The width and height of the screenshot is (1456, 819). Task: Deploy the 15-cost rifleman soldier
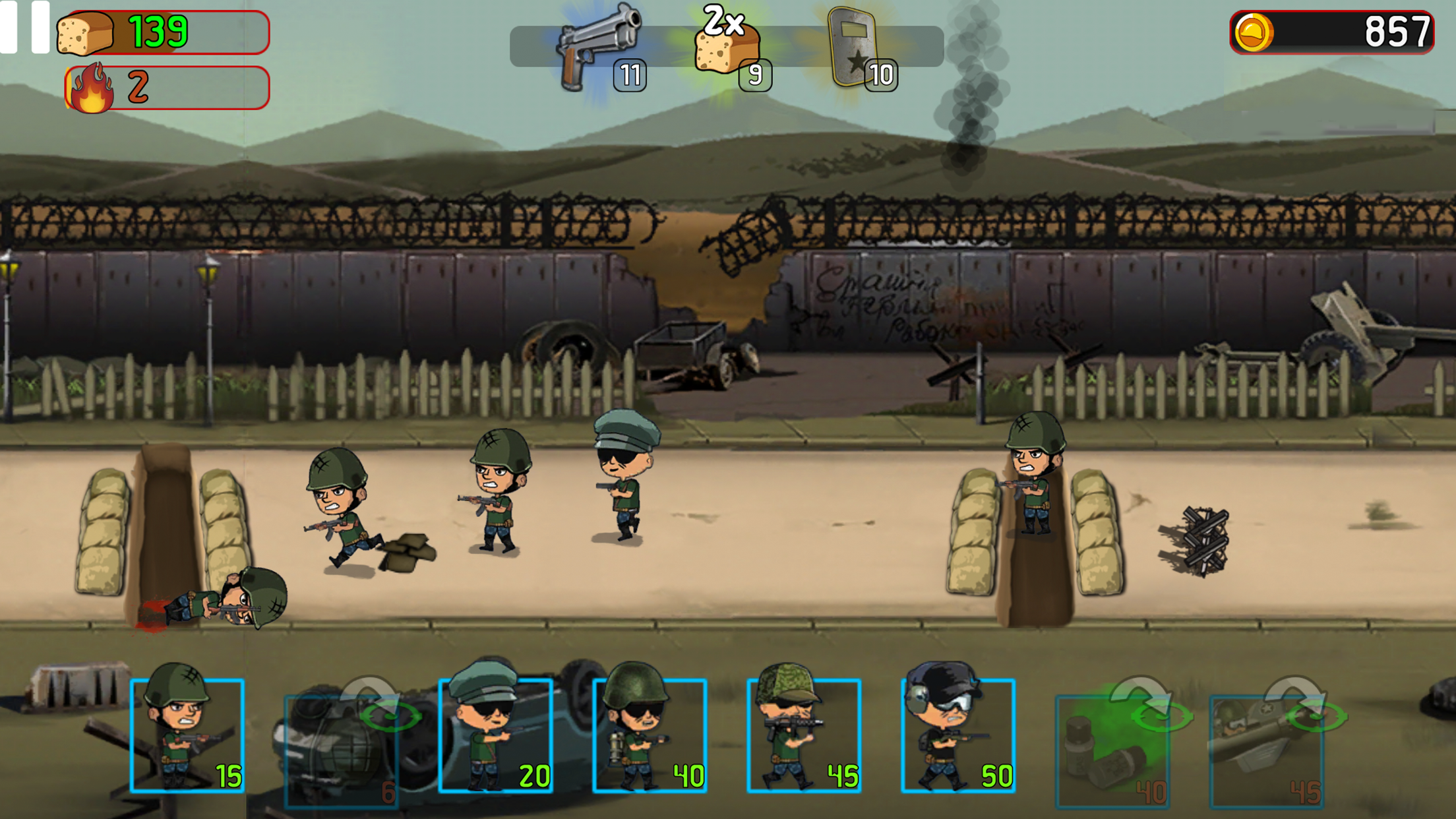coord(187,735)
